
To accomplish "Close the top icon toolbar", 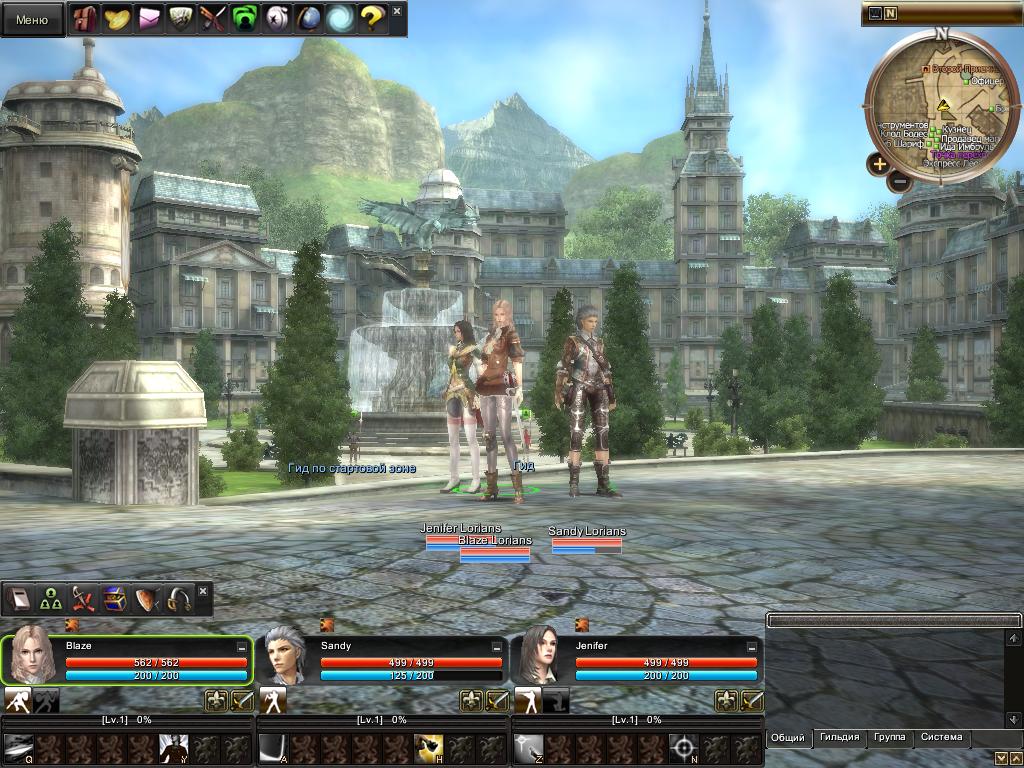I will point(397,12).
